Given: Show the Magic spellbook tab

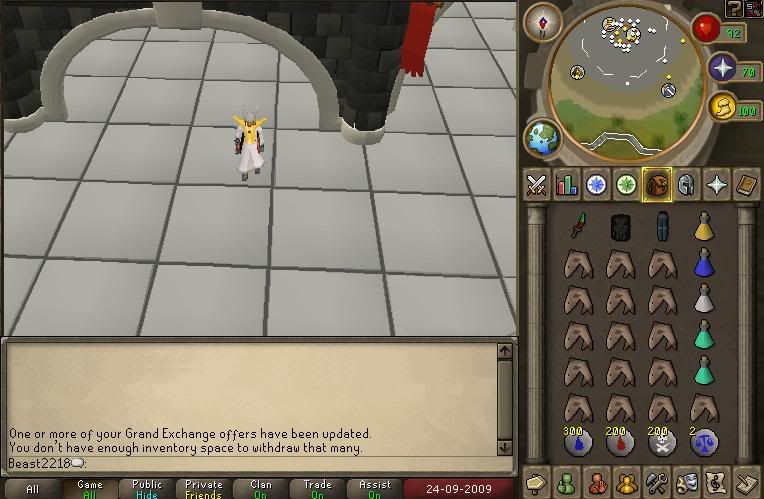Looking at the screenshot, I should coord(716,184).
